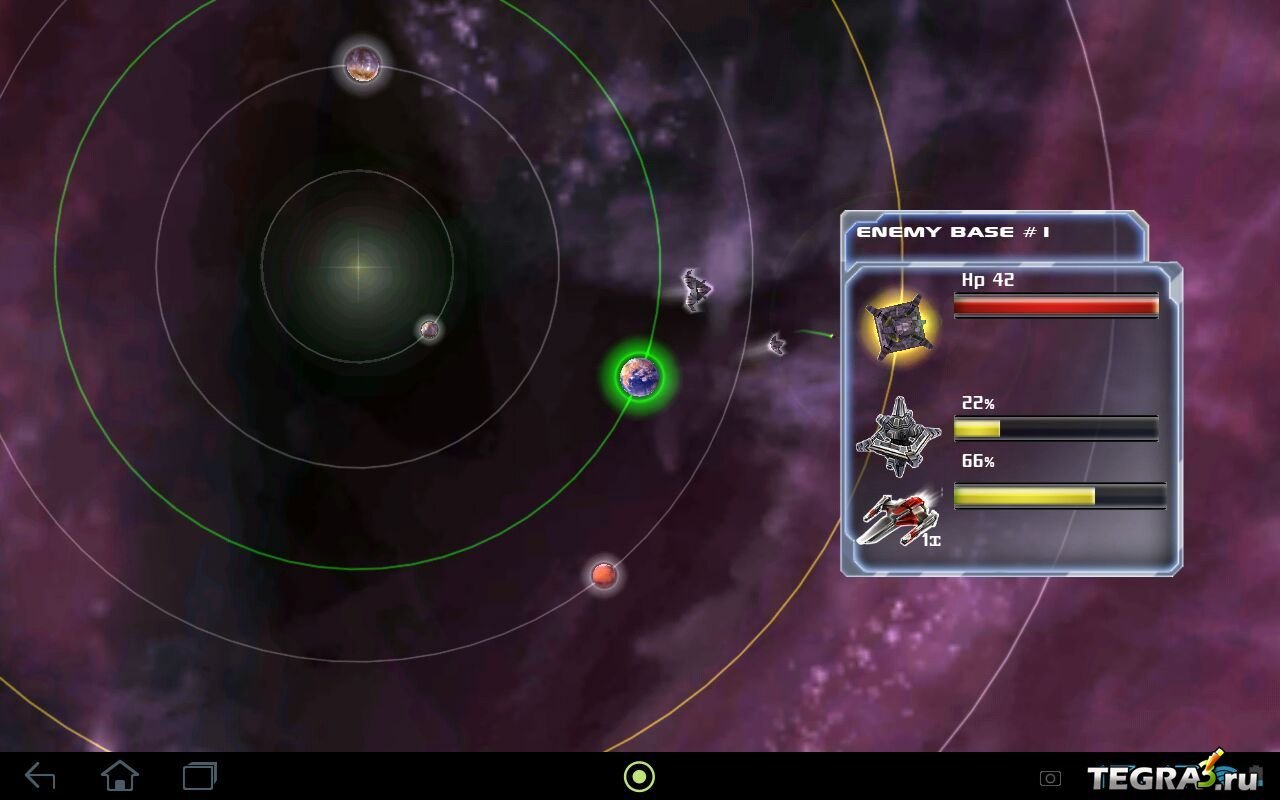Select the green-highlighted Earth planet
The height and width of the screenshot is (800, 1280).
coord(639,376)
